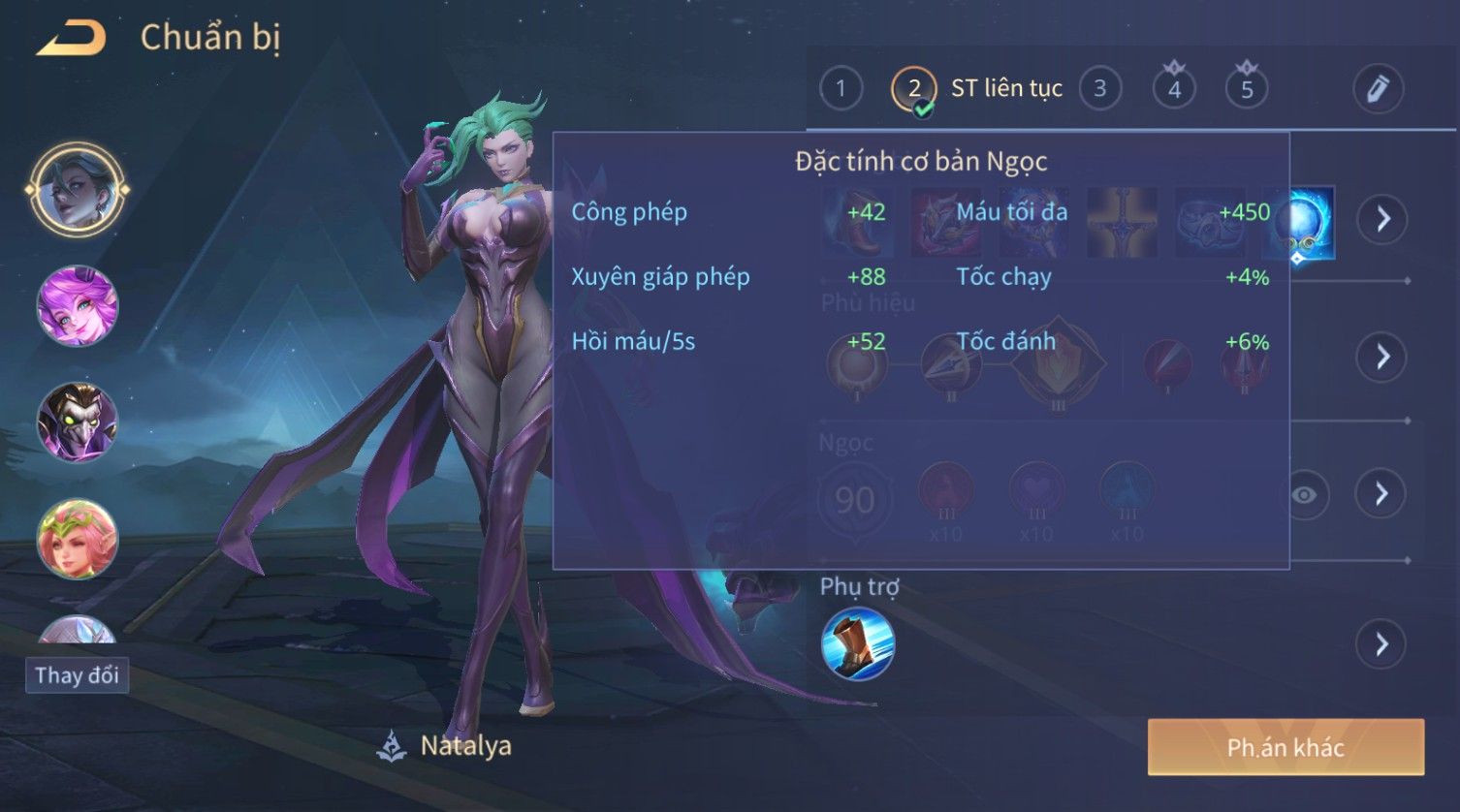The height and width of the screenshot is (812, 1460).
Task: Edit the preset name with pencil icon
Action: (x=1378, y=89)
